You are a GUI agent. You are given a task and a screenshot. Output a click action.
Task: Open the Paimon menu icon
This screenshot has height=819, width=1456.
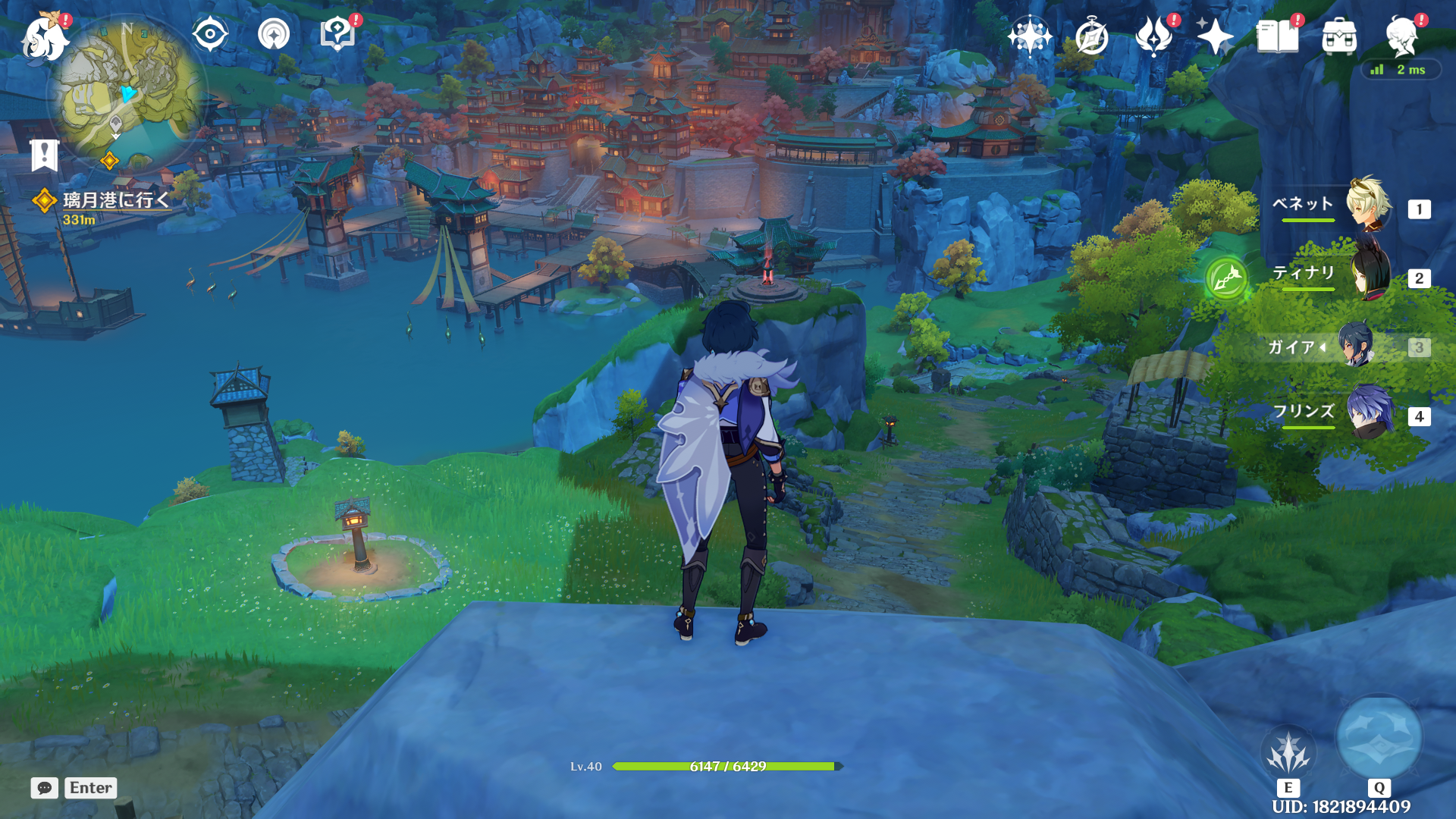44,38
